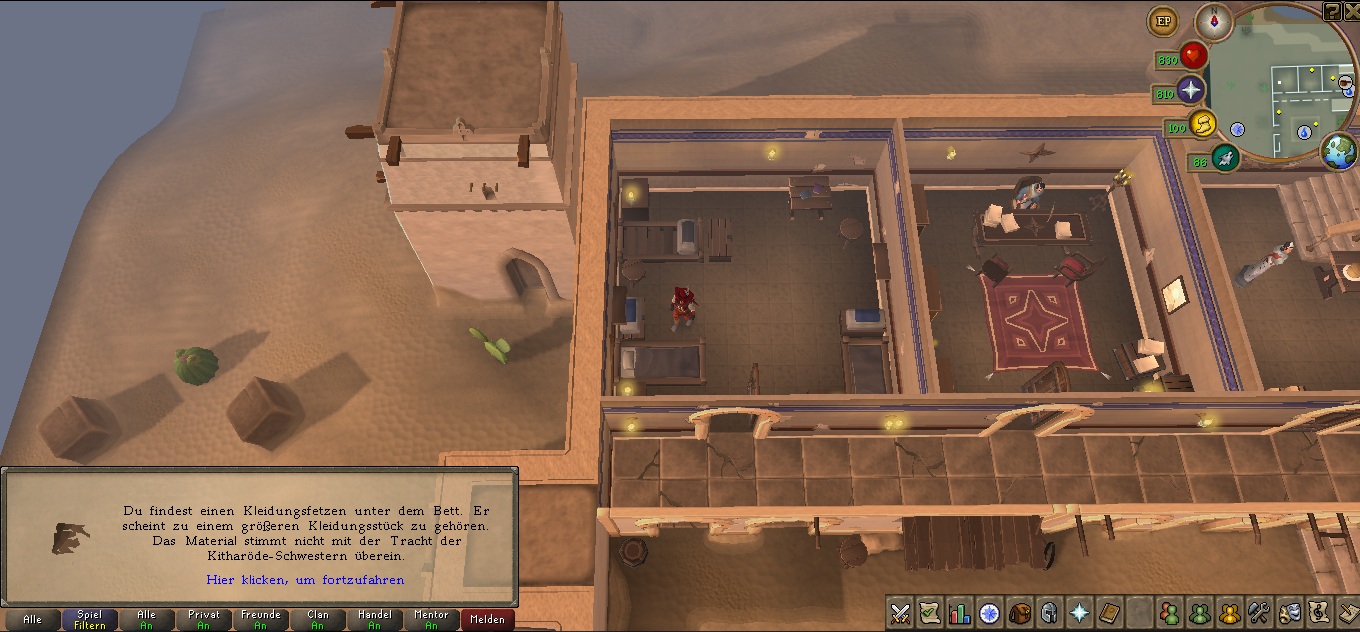Click the red Melden report button
Image resolution: width=1360 pixels, height=632 pixels.
coord(488,620)
